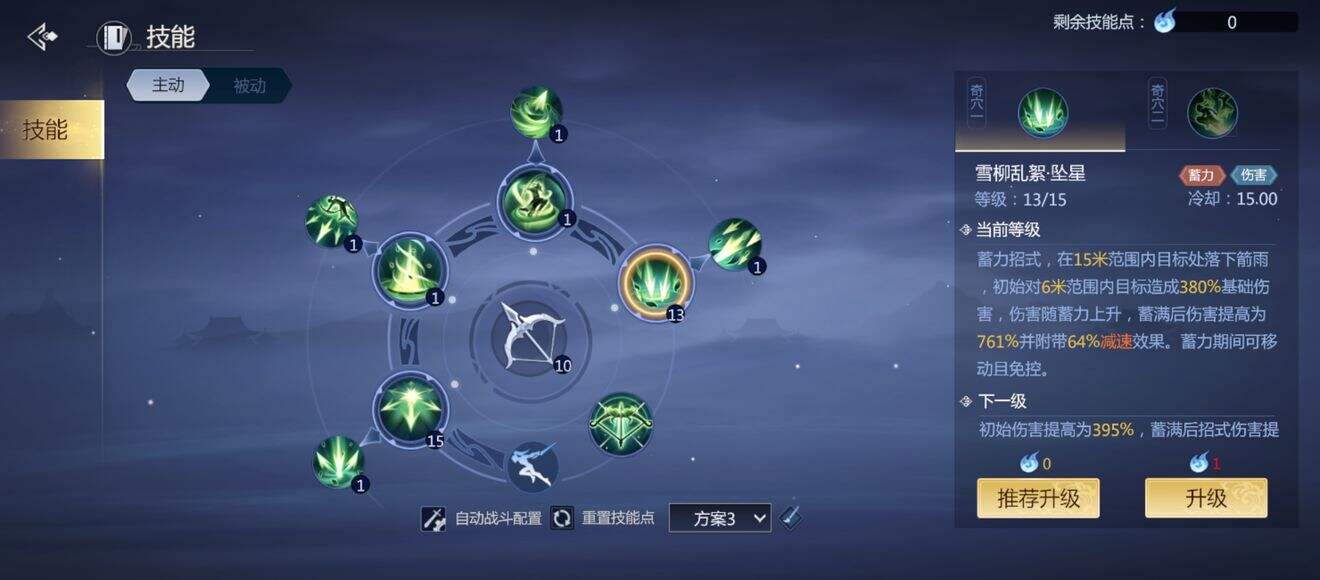Switch to the 被动 passive tab
The width and height of the screenshot is (1320, 580).
(249, 85)
